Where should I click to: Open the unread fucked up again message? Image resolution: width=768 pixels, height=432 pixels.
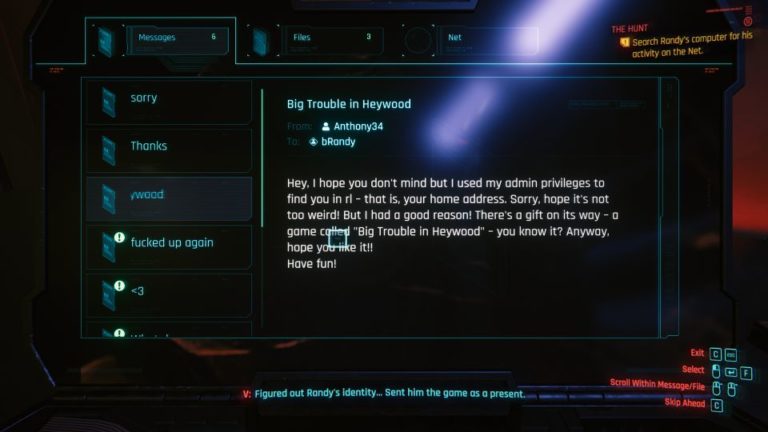(x=168, y=246)
